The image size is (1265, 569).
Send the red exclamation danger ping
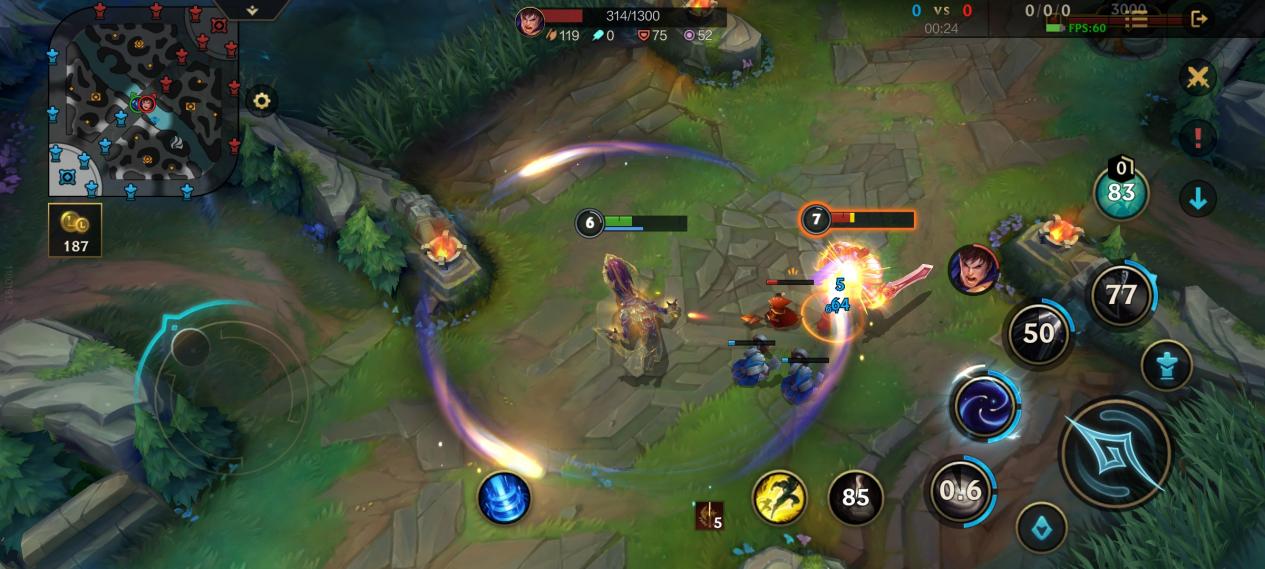(1197, 137)
